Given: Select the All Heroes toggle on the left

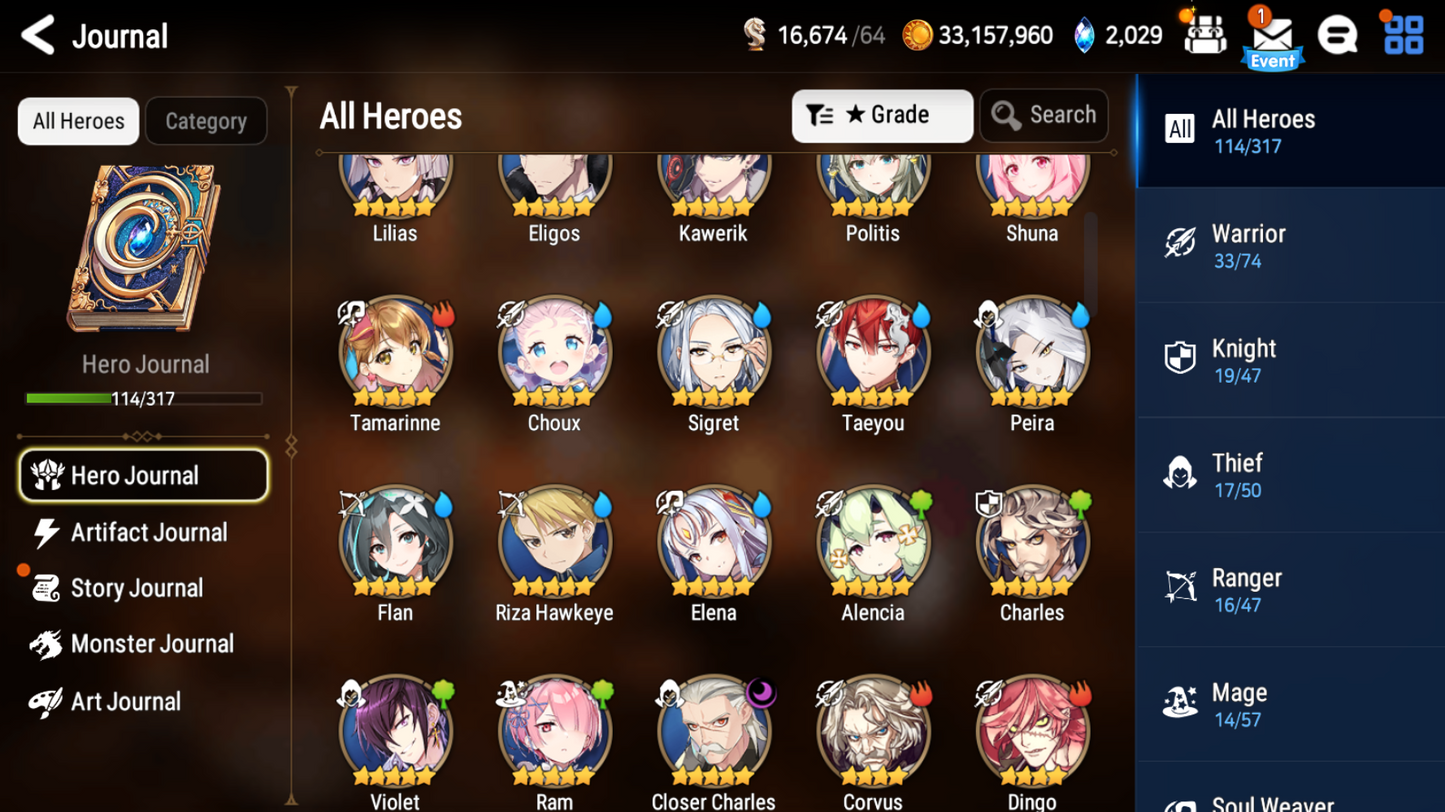Looking at the screenshot, I should tap(77, 121).
